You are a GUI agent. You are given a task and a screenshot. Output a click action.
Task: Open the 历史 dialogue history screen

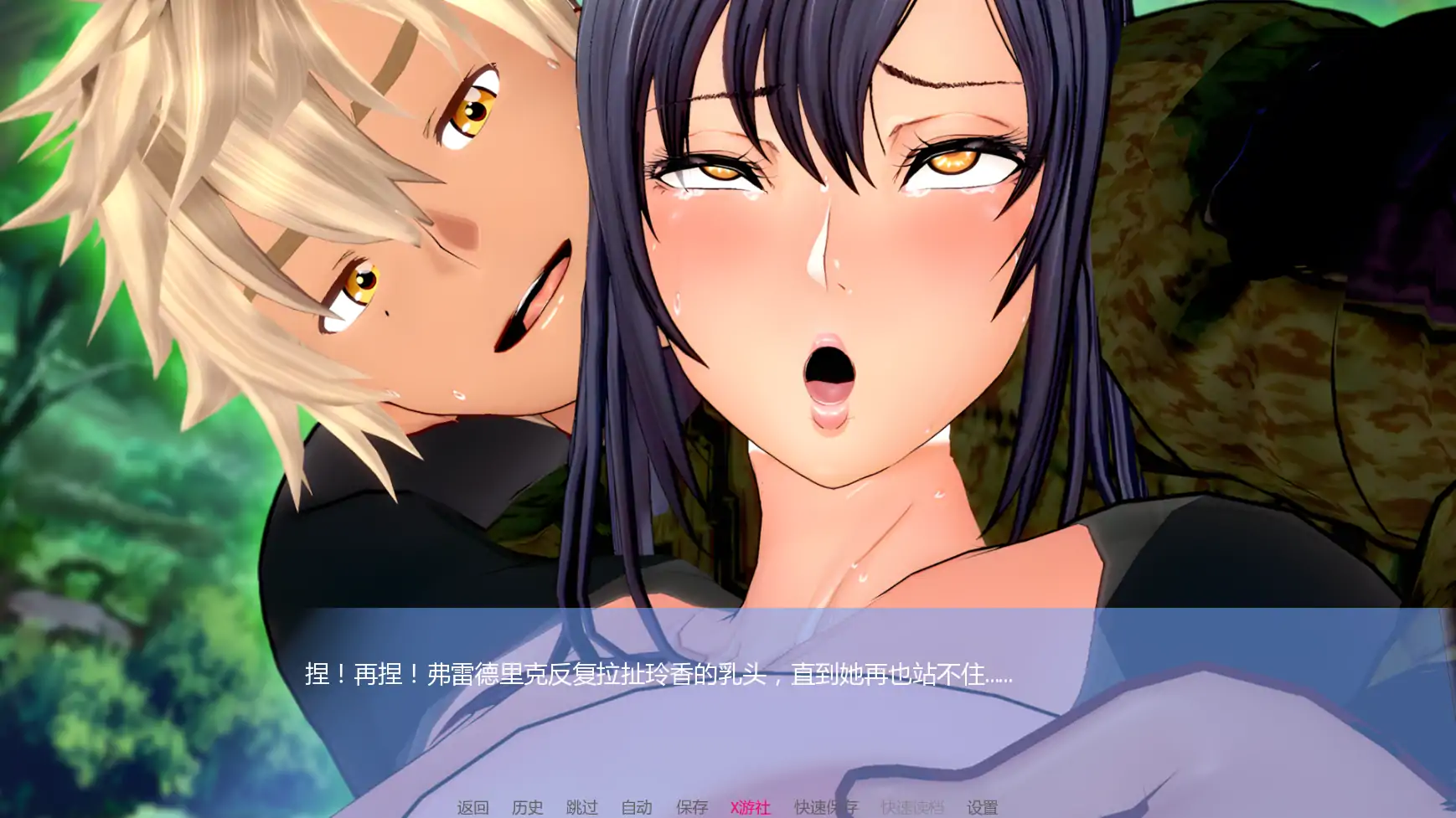525,808
